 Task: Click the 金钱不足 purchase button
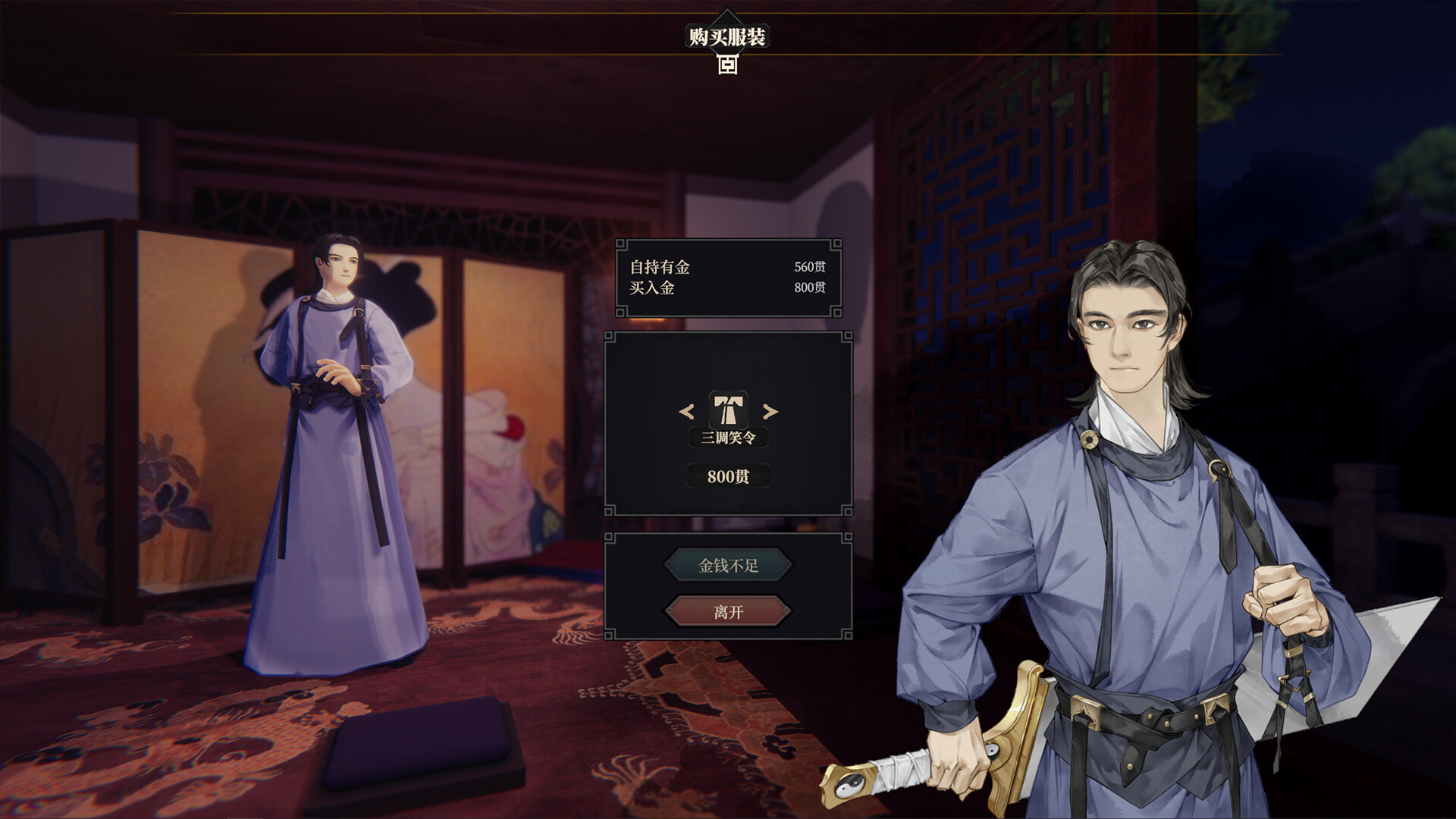coord(730,566)
